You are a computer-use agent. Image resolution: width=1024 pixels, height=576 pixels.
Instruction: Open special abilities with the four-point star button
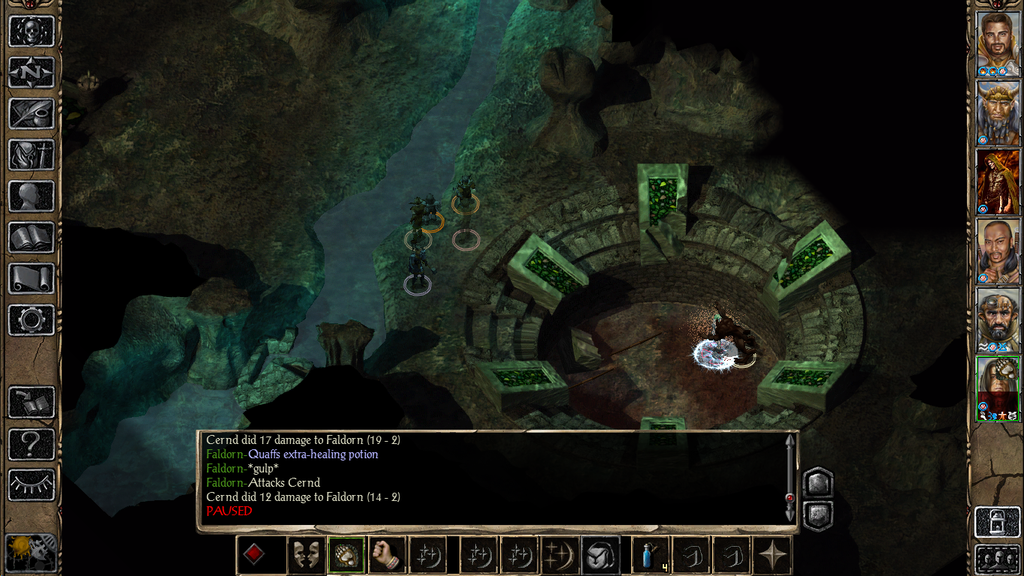[x=773, y=556]
